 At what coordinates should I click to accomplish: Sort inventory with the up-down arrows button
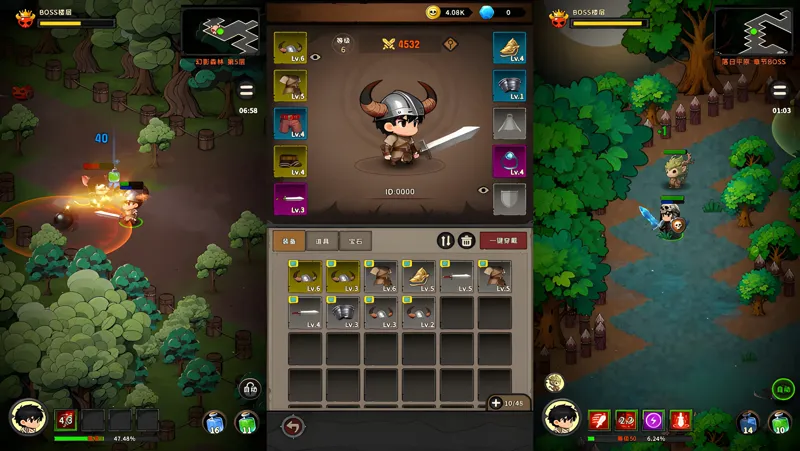point(446,240)
